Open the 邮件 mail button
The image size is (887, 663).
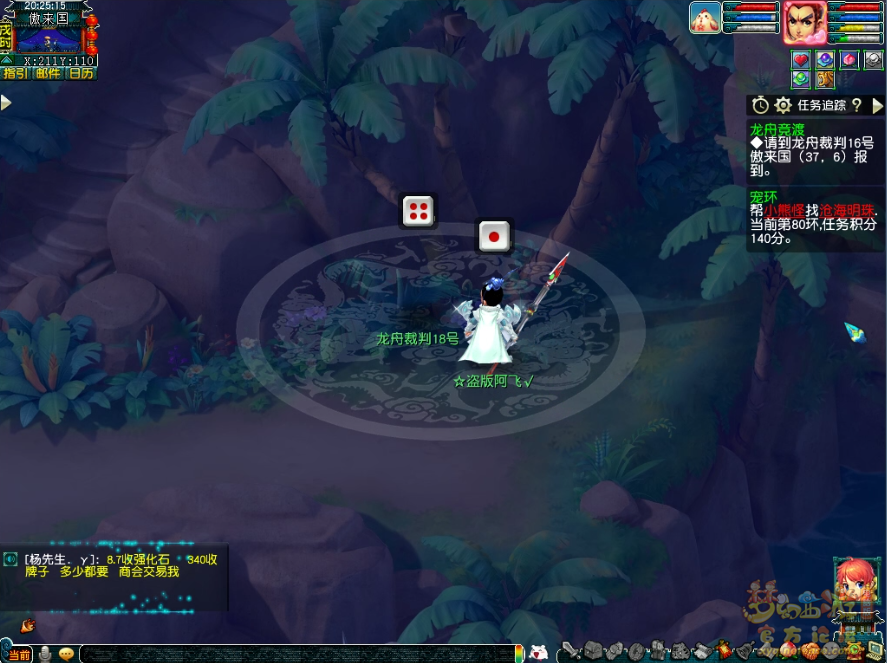47,73
